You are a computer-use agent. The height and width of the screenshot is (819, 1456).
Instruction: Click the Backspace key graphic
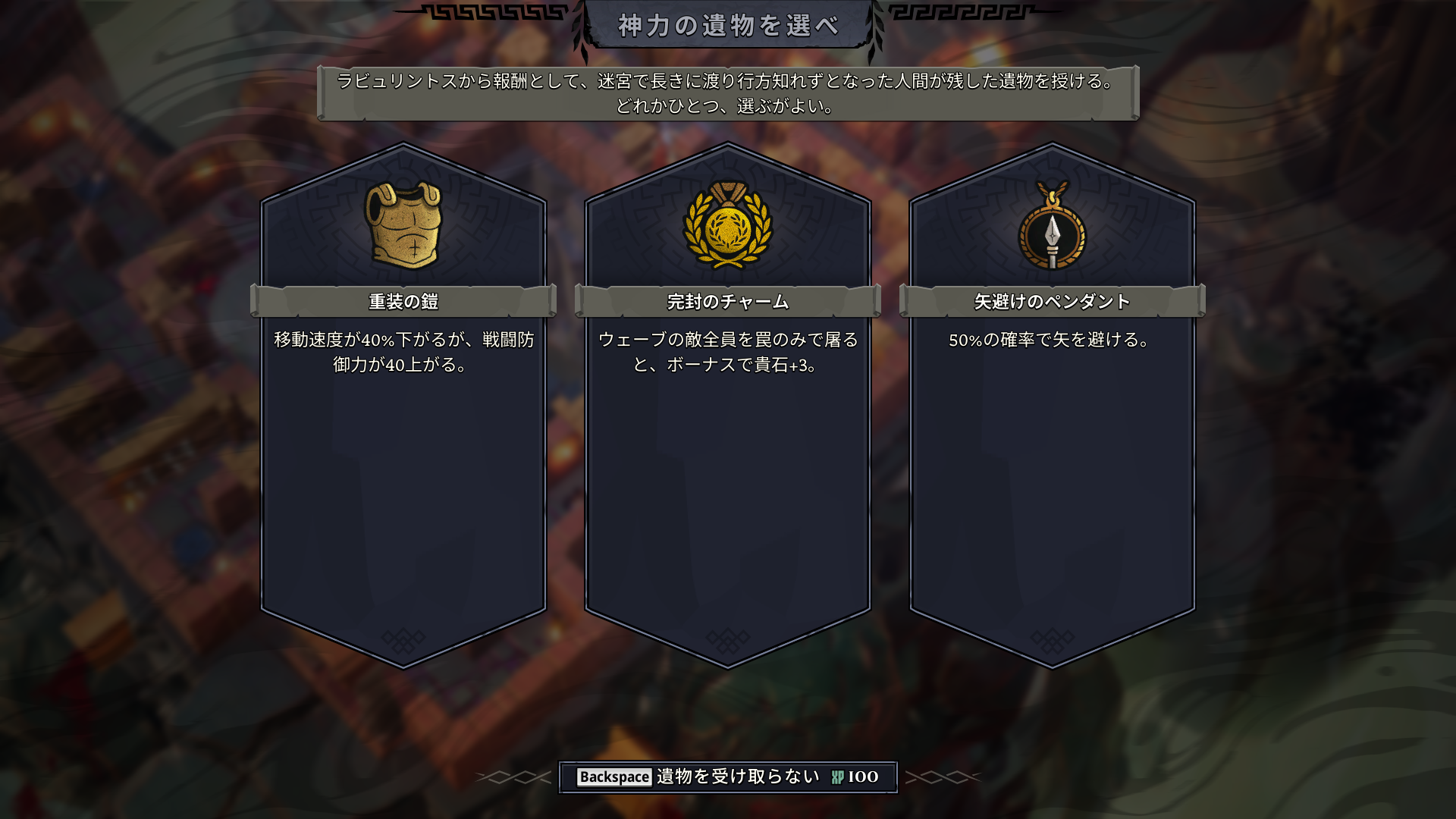click(x=615, y=776)
